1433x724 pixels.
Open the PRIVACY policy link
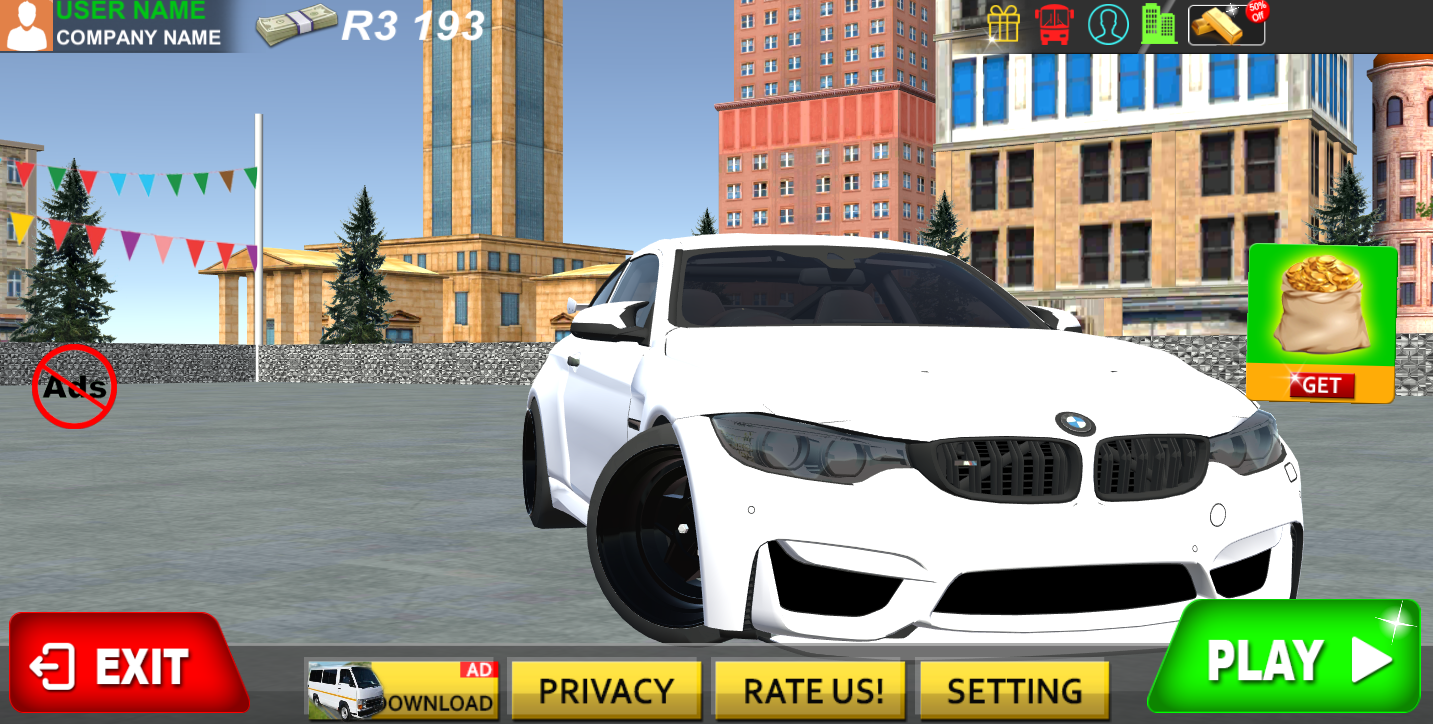pos(606,688)
